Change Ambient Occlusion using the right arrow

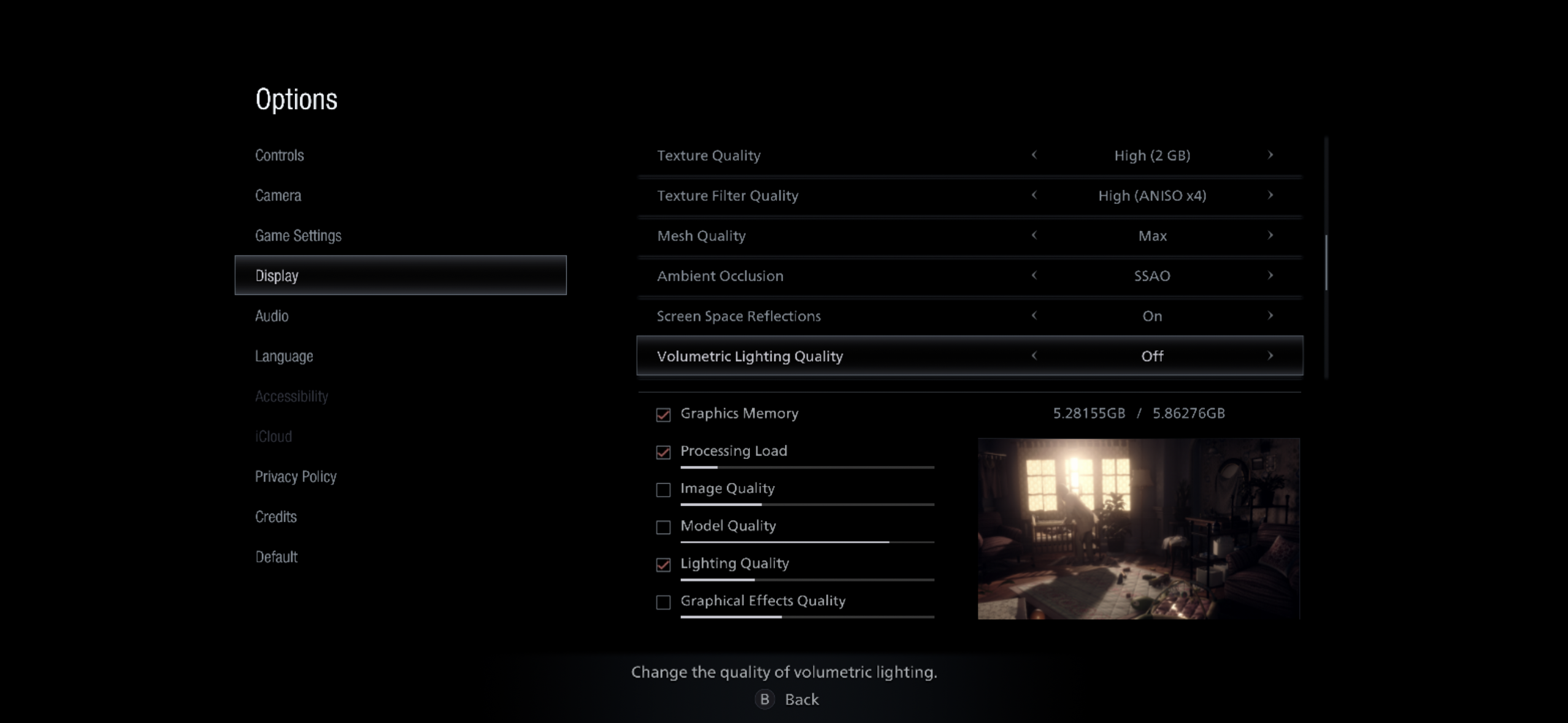(1271, 276)
